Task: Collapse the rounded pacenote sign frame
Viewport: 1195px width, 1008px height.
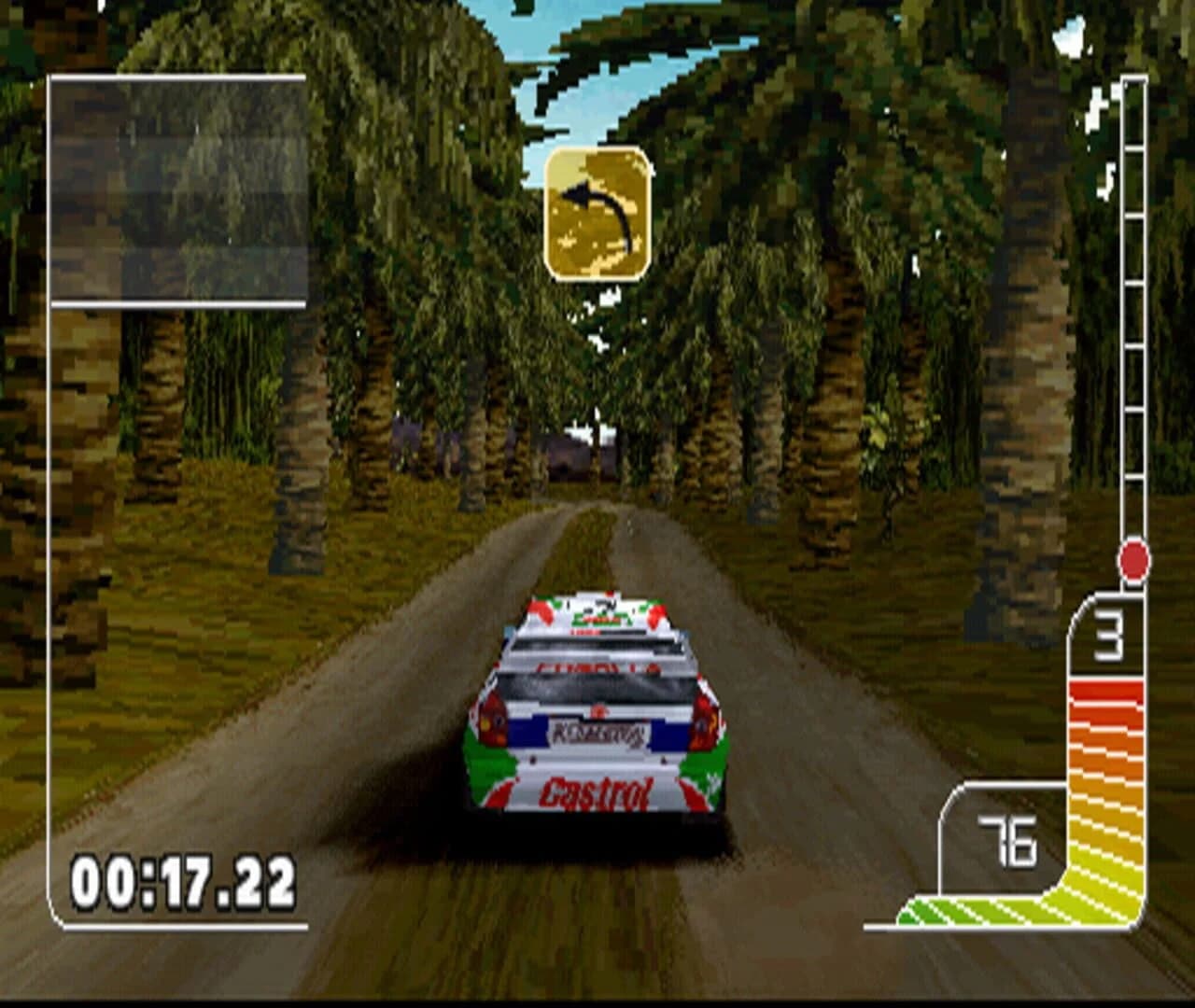Action: (598, 213)
